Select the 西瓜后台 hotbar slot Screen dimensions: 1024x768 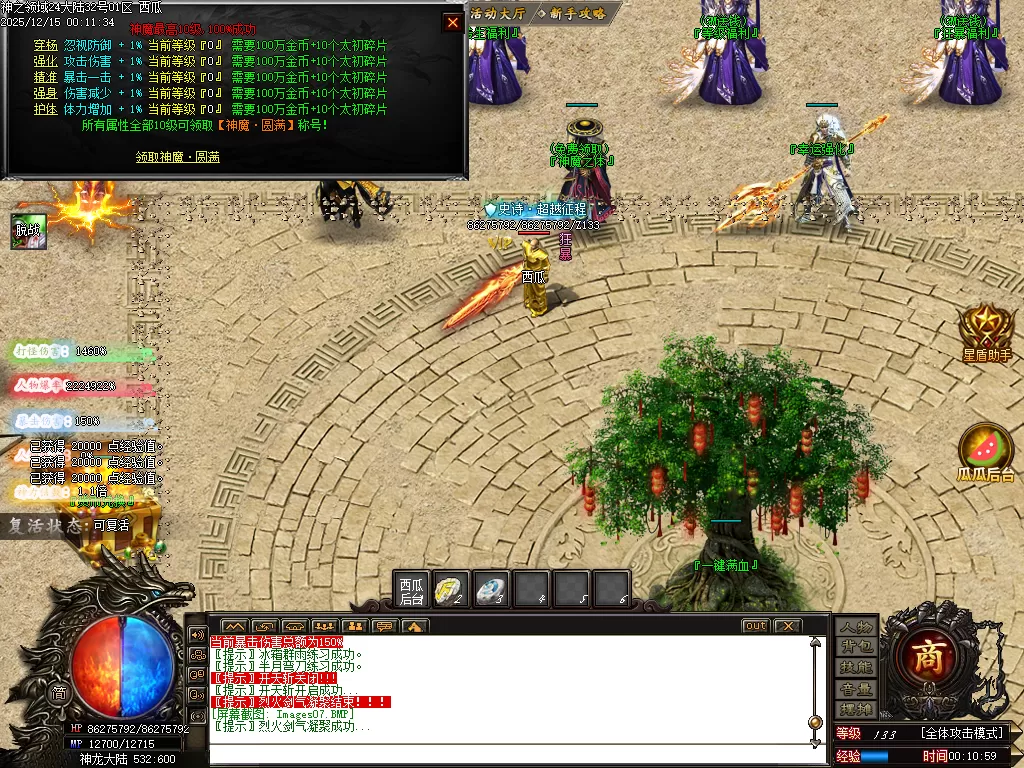click(412, 590)
